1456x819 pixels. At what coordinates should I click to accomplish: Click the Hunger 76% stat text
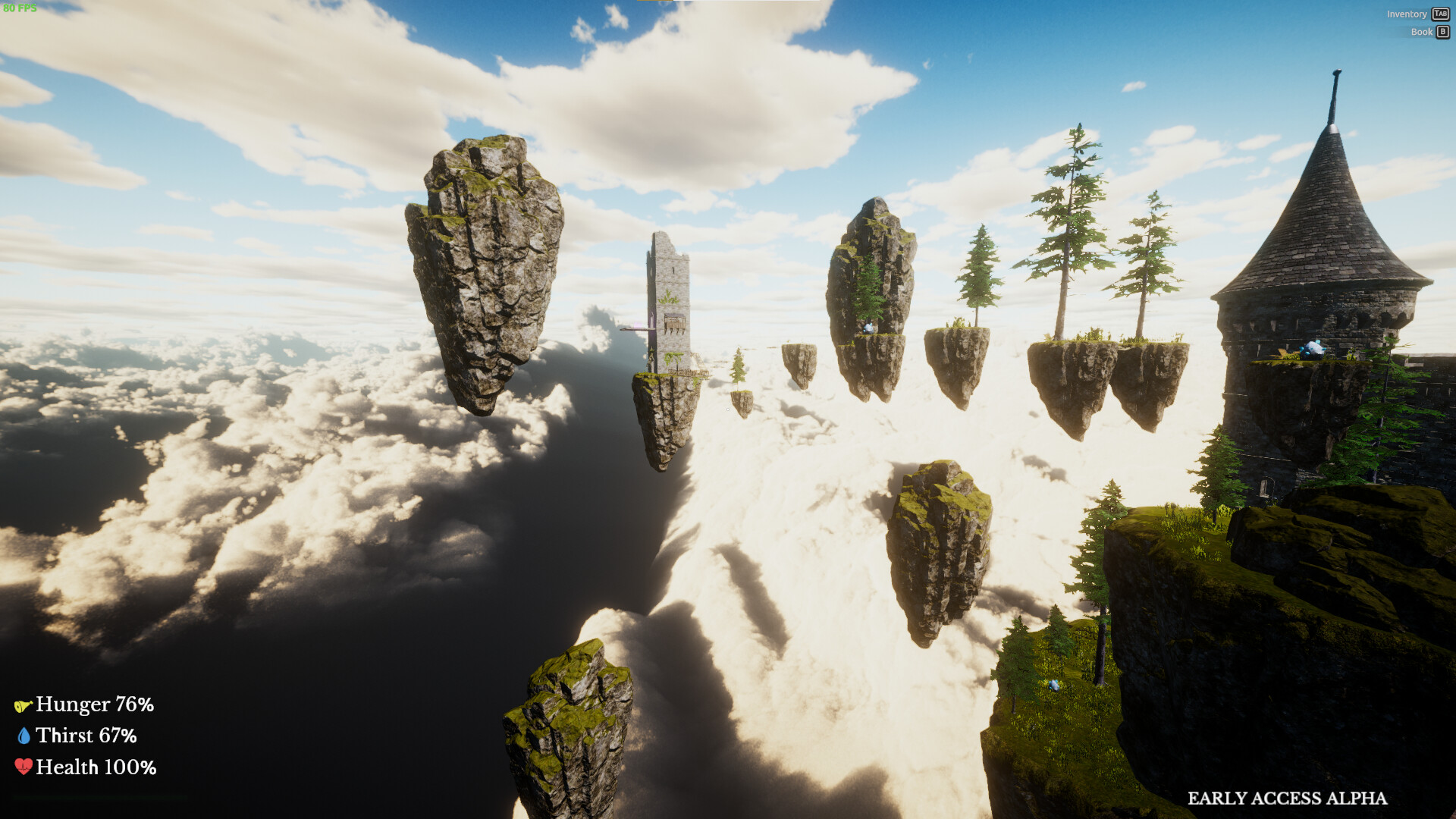95,704
